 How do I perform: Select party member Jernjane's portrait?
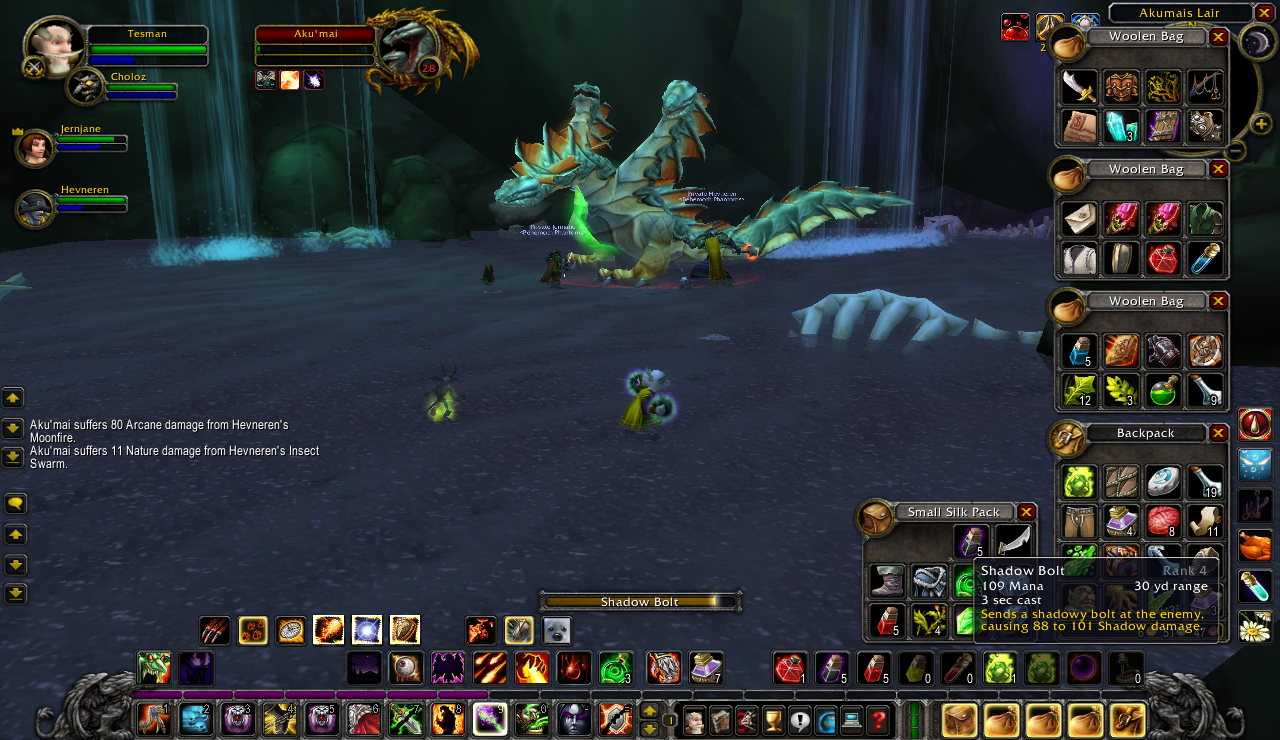35,148
